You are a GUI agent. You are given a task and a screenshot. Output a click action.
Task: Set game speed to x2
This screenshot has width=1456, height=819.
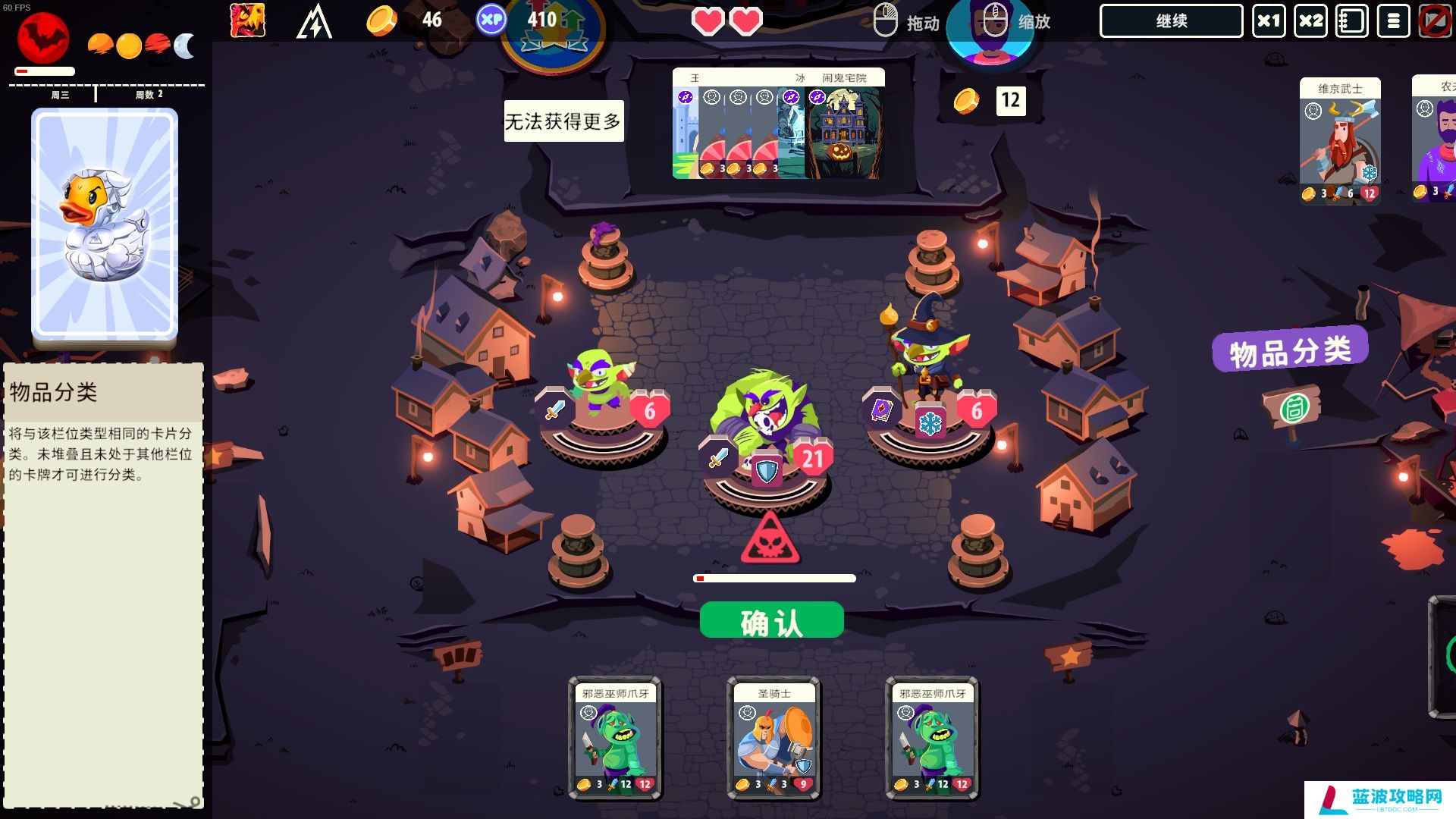tap(1310, 21)
